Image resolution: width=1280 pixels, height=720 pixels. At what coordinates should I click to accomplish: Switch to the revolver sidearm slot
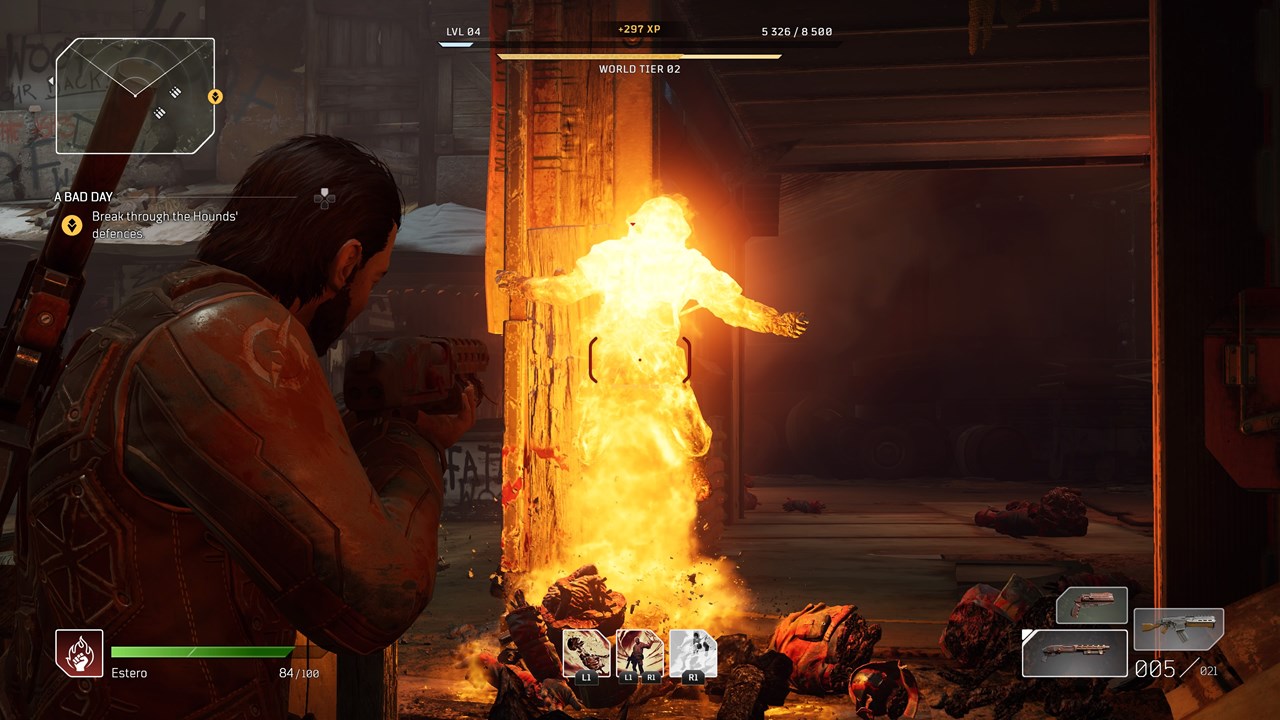pyautogui.click(x=1092, y=606)
